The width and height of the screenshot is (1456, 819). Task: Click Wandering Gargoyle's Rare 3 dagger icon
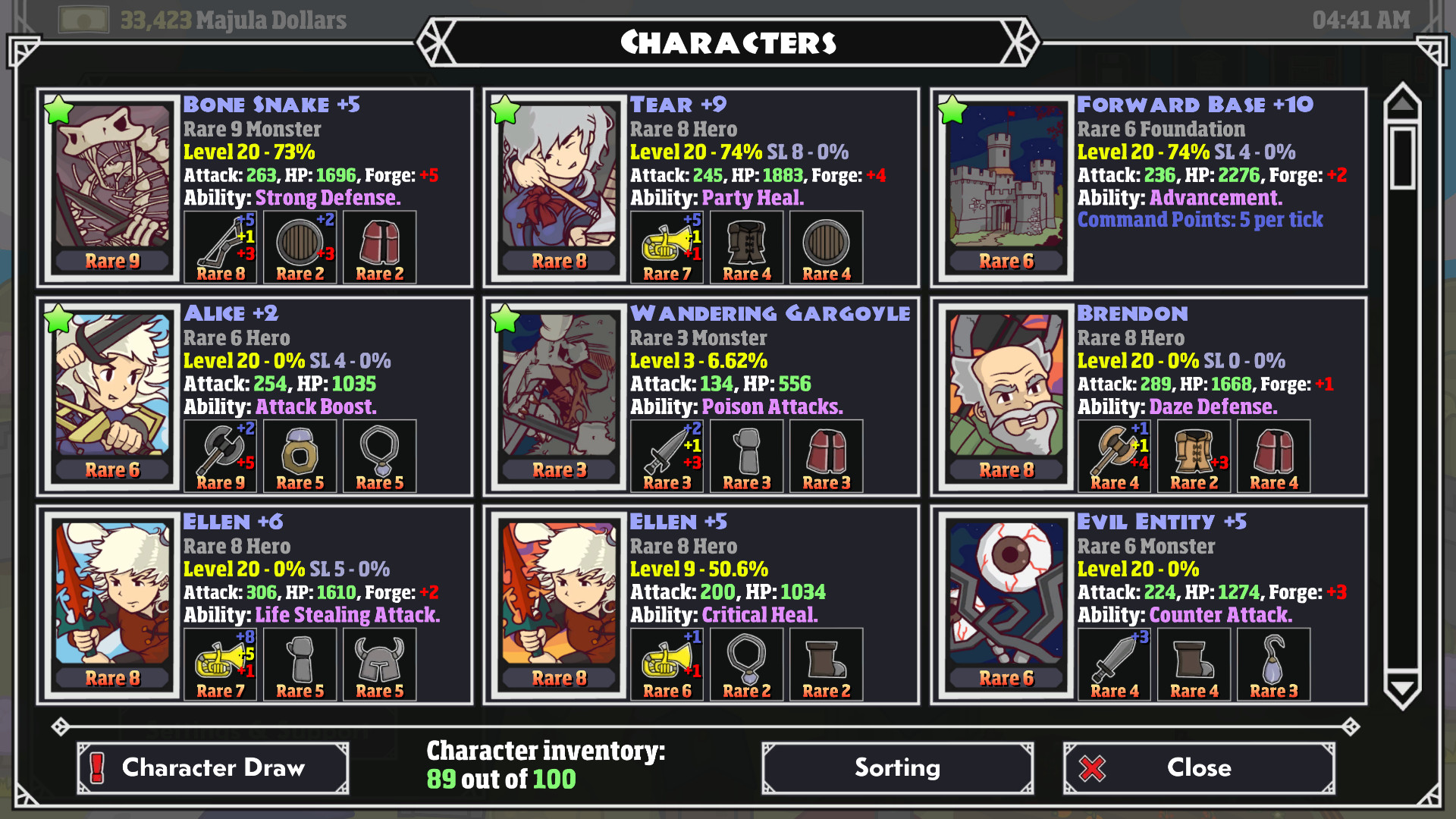pyautogui.click(x=666, y=453)
